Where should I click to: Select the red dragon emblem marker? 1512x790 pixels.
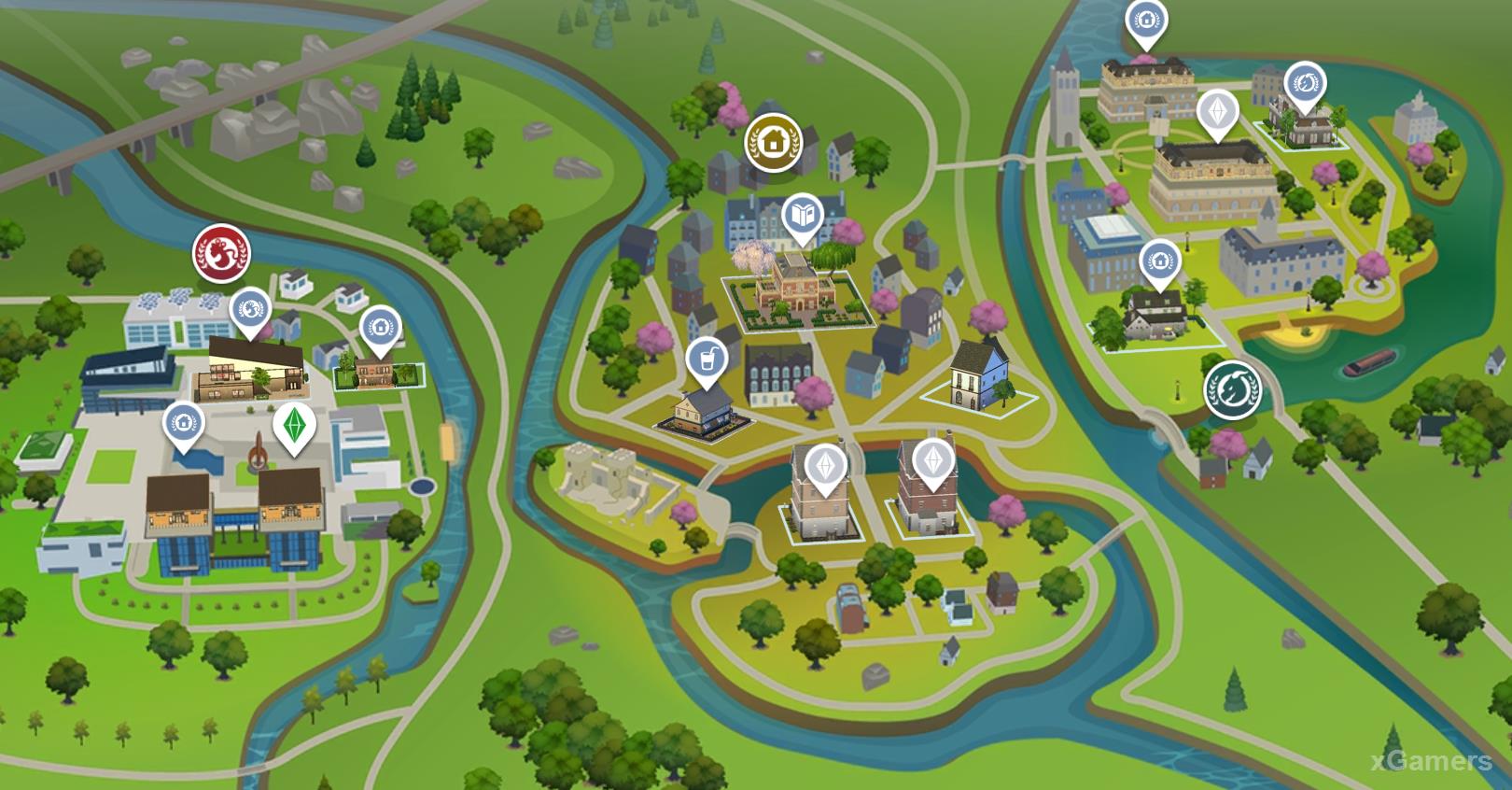tap(221, 253)
